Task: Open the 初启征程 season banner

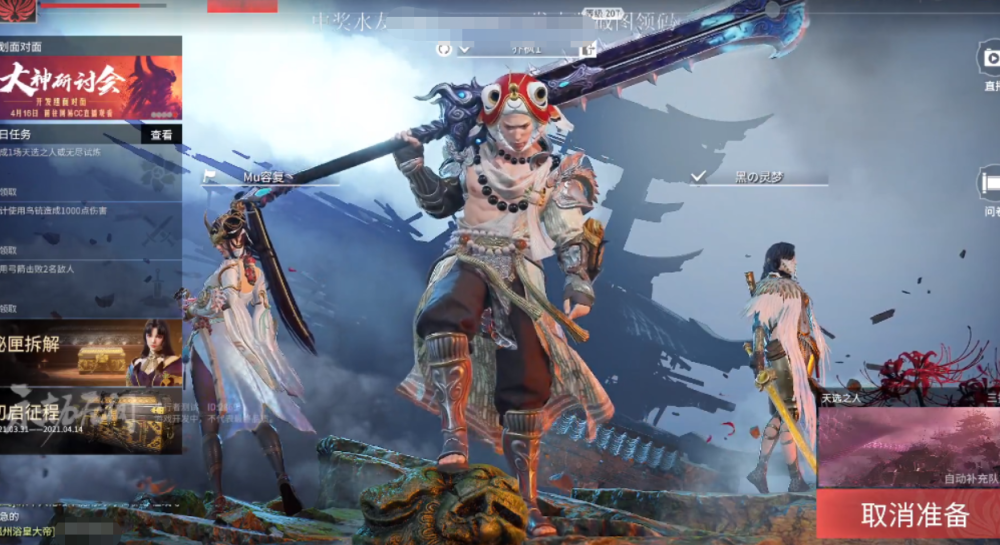Action: click(x=91, y=420)
